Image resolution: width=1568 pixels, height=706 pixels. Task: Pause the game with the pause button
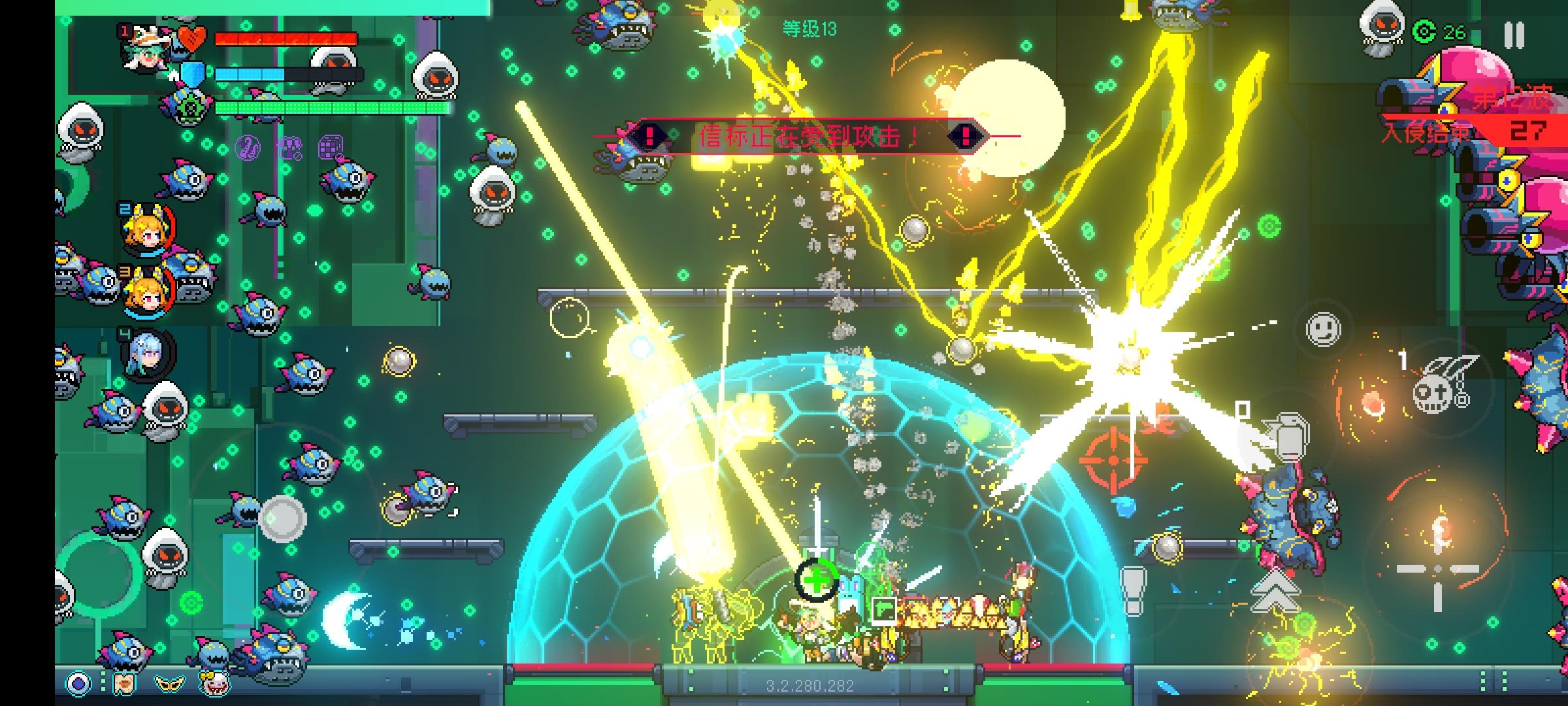click(x=1514, y=35)
